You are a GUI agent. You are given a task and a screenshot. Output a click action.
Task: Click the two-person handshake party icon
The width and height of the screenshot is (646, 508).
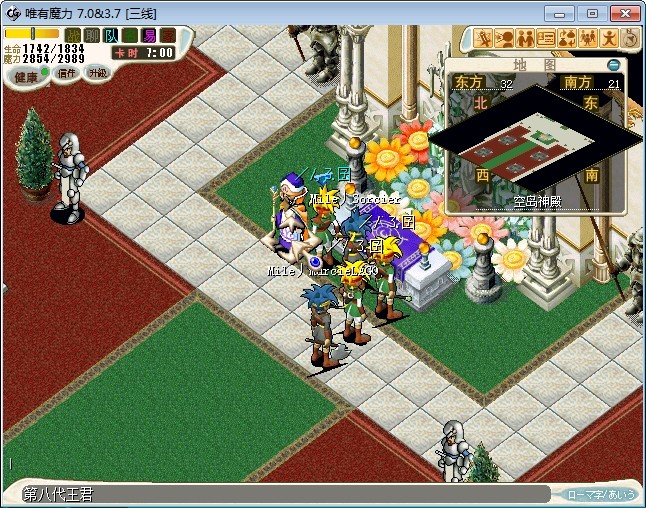pos(525,39)
